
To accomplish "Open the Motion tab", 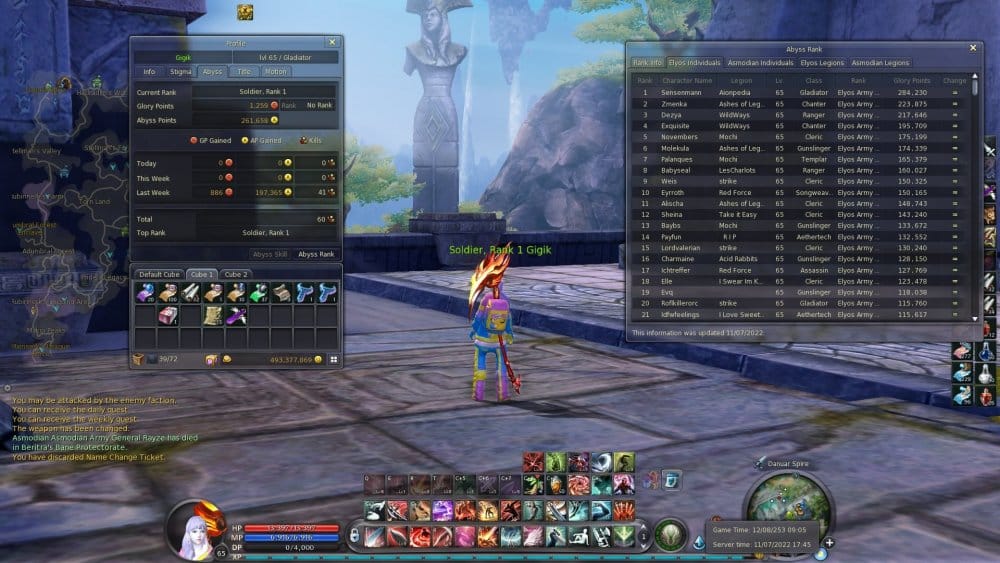I will point(275,72).
